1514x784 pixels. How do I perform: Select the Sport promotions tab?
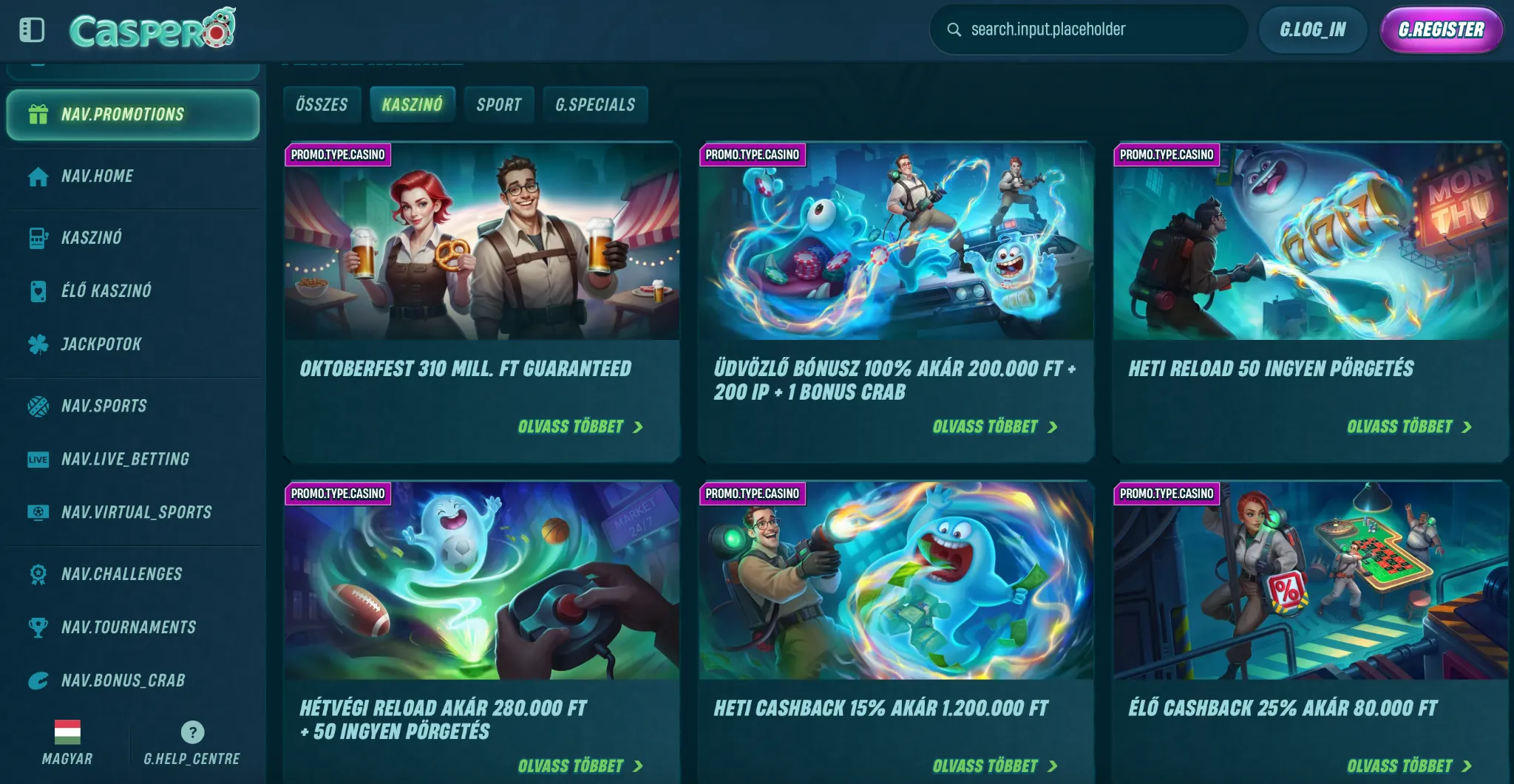point(499,104)
